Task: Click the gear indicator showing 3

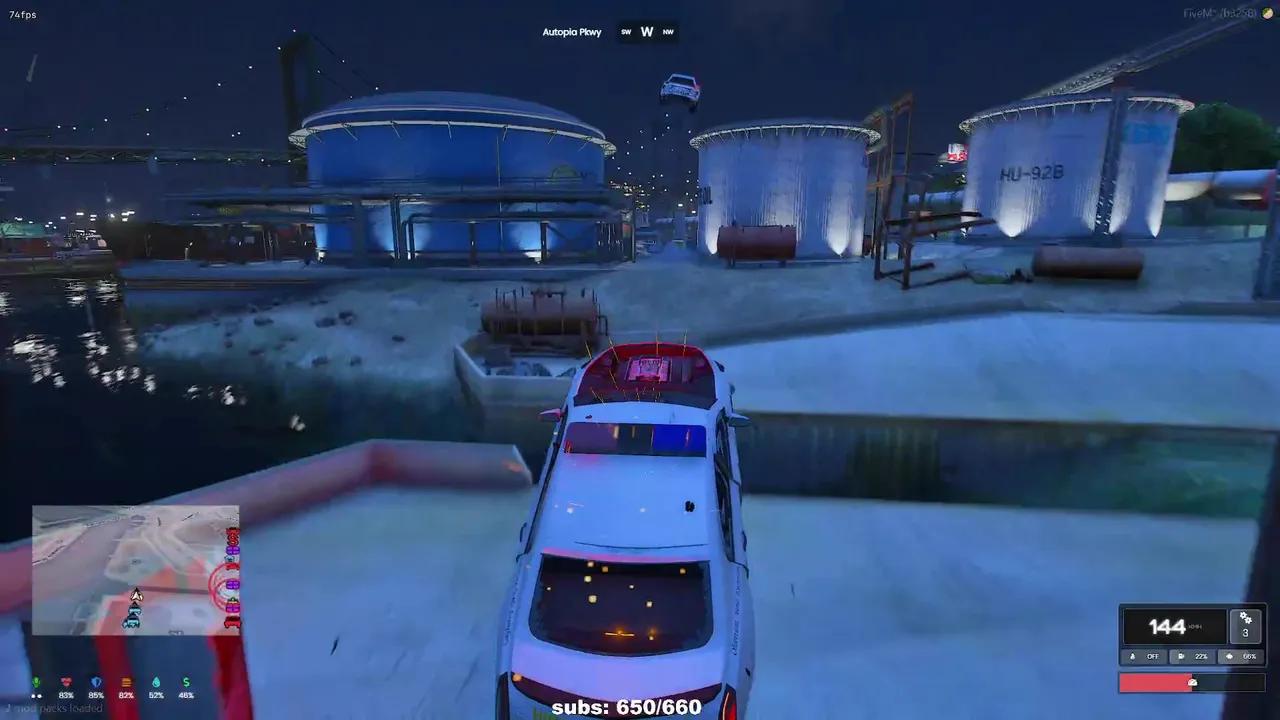Action: (x=1245, y=625)
